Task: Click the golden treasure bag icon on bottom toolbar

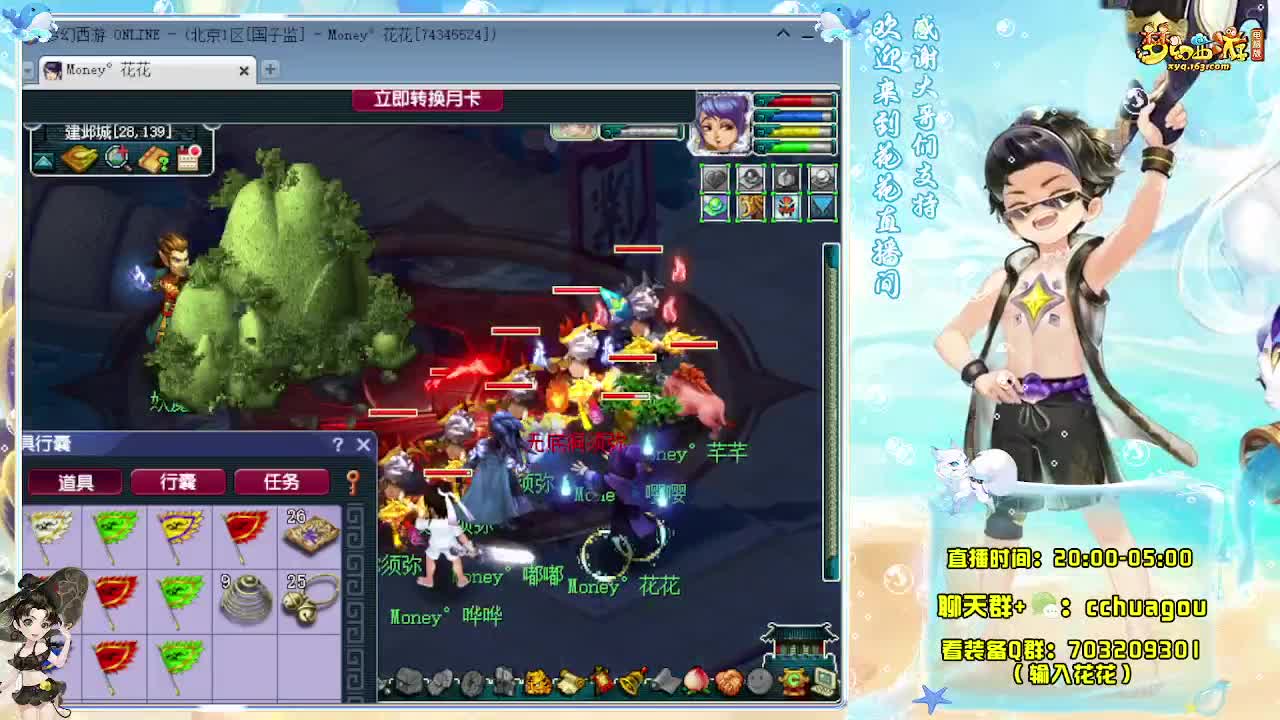Action: click(537, 681)
